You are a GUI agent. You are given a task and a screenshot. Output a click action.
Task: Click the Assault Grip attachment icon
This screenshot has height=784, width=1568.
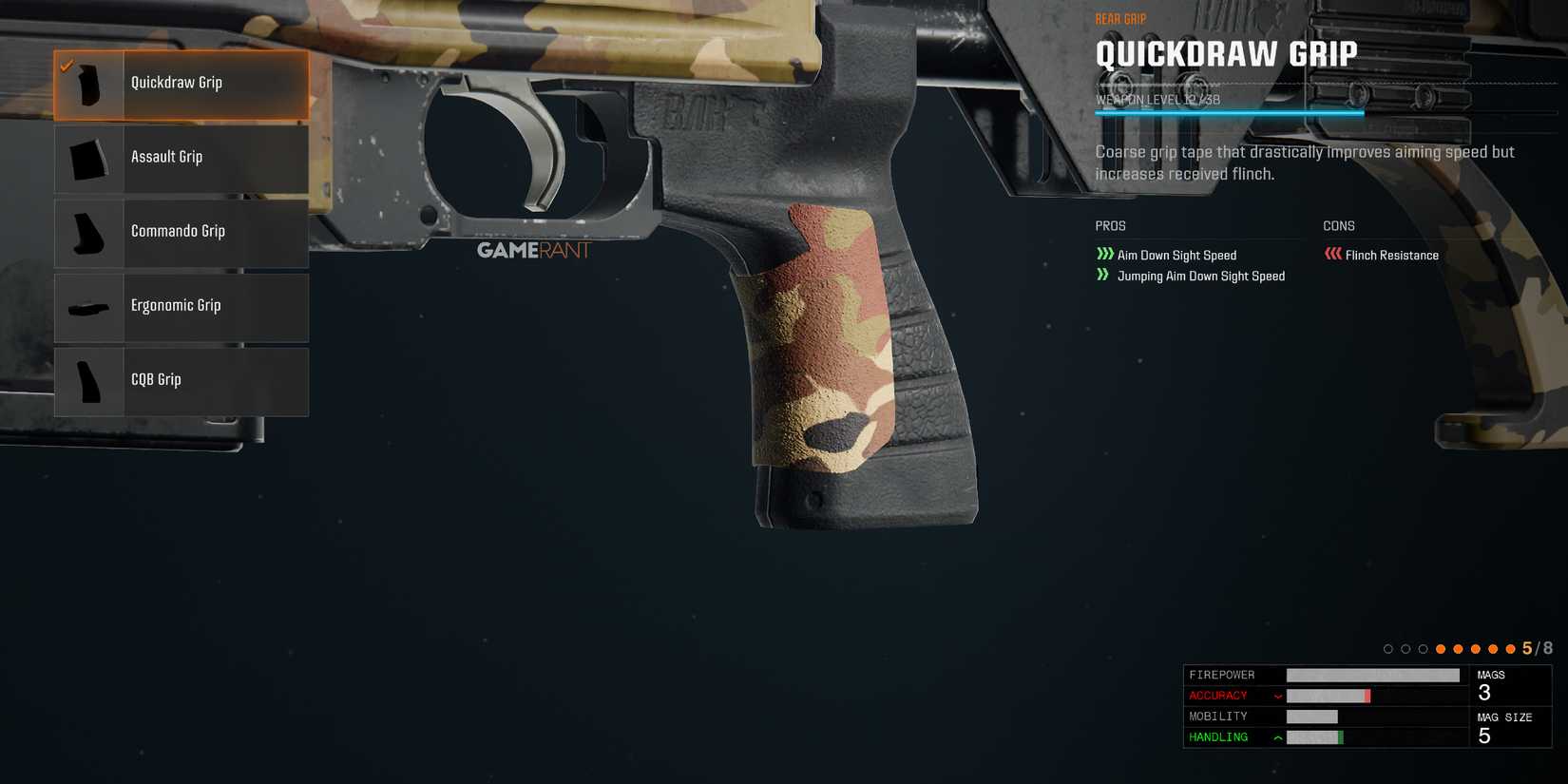point(88,158)
